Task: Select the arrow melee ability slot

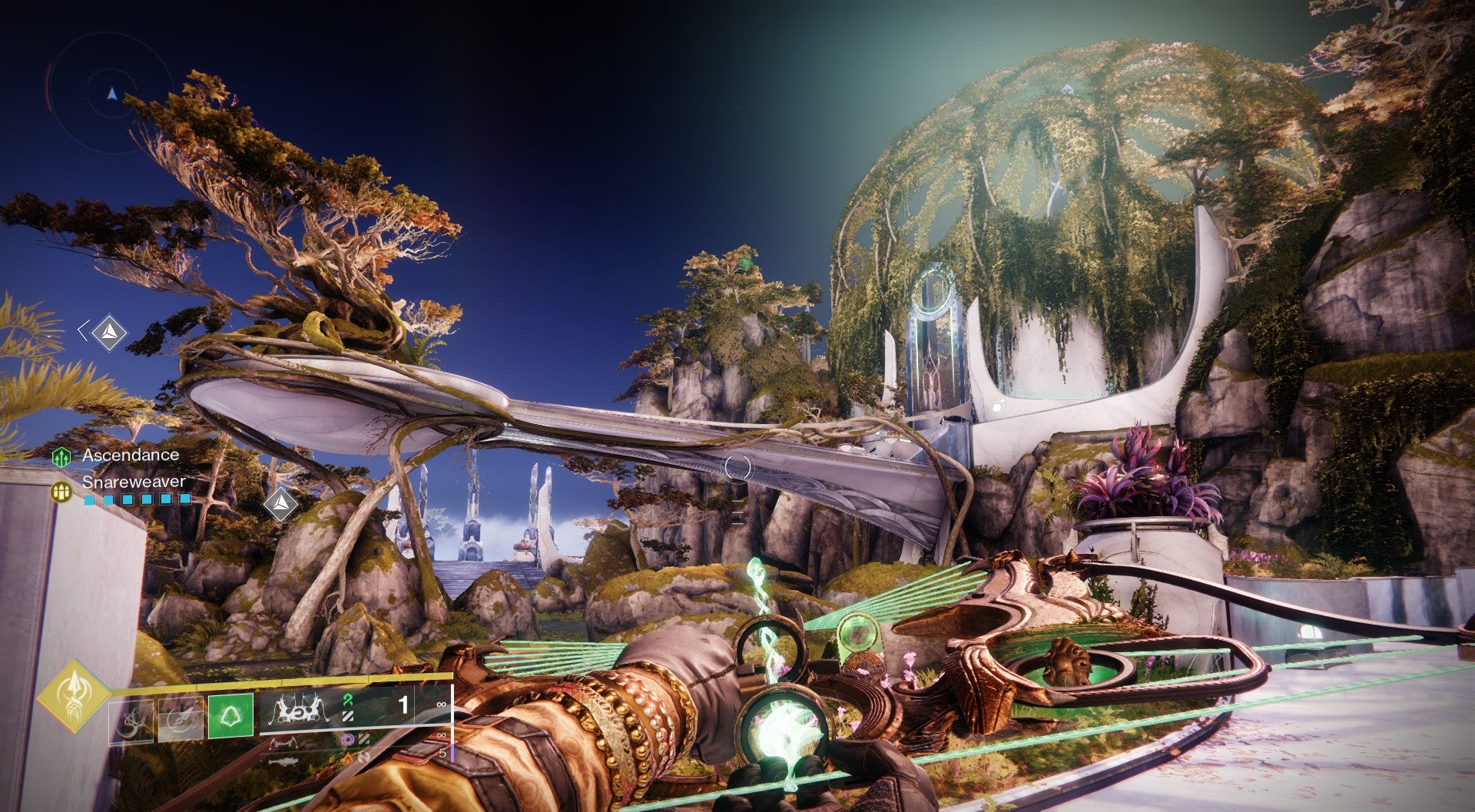Action: point(181,722)
